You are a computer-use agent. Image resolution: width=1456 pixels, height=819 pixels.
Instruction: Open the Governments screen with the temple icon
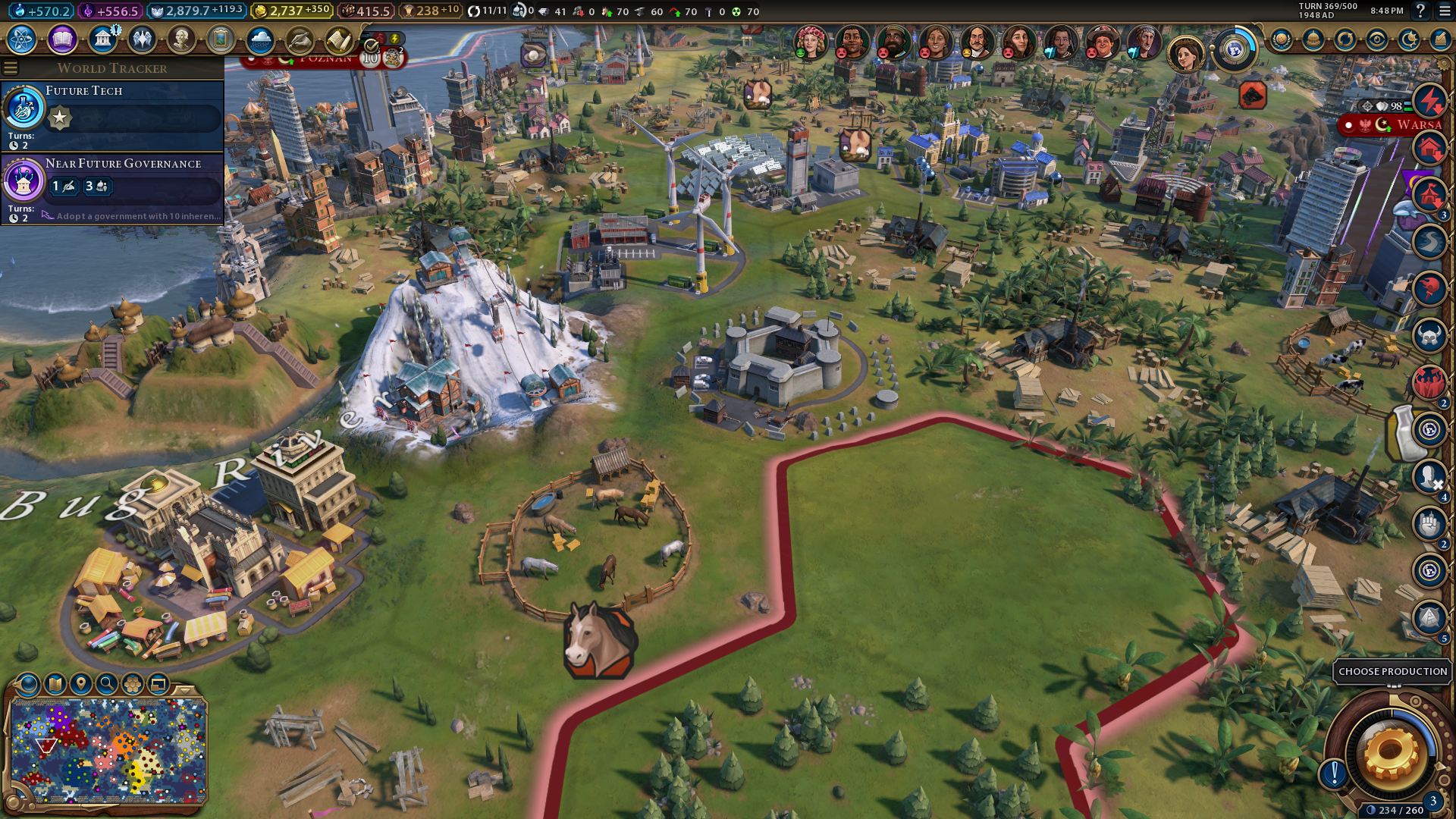tap(102, 39)
